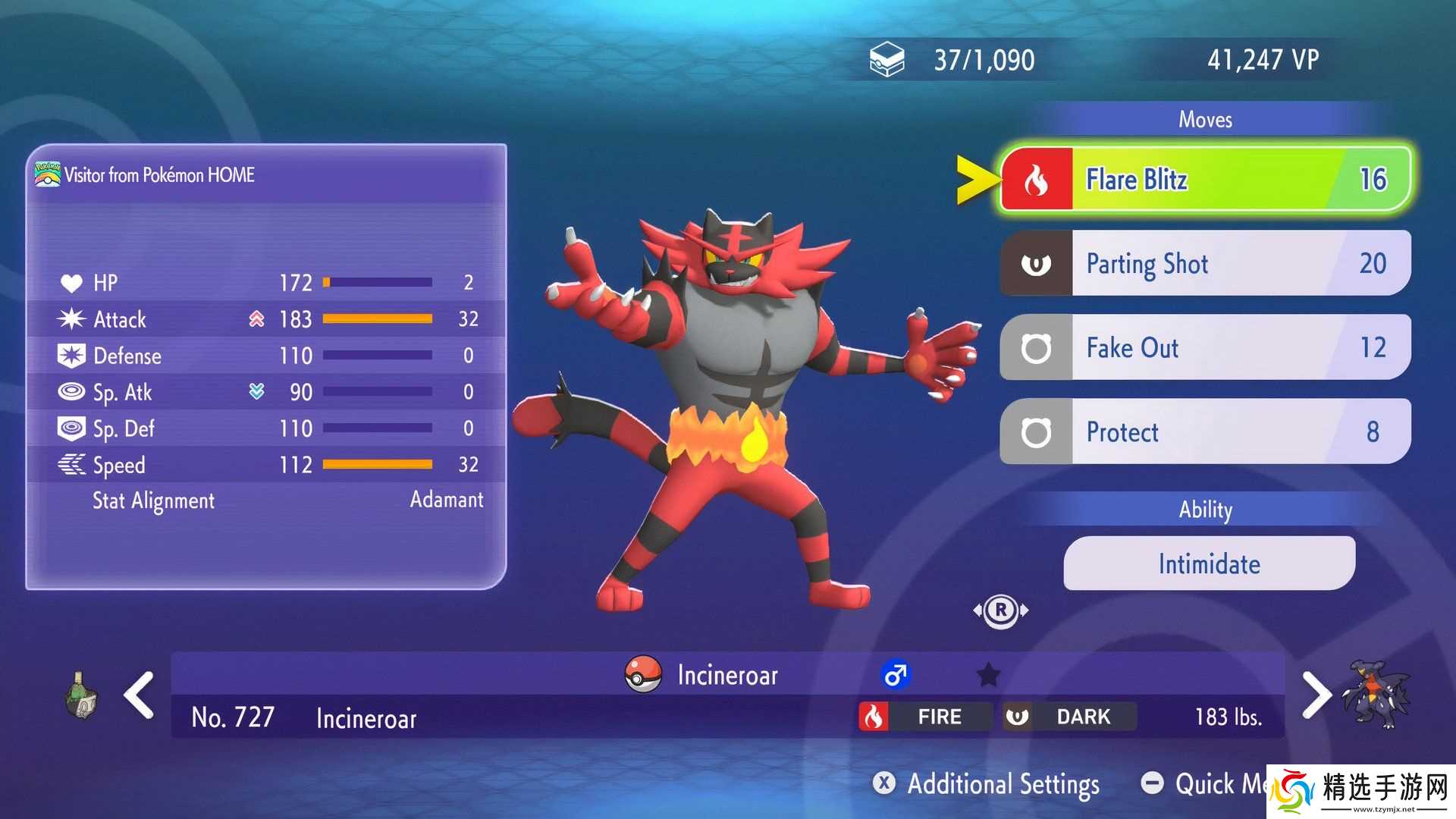Click the Stat Alignment Adamant row
This screenshot has height=819, width=1456.
(287, 500)
